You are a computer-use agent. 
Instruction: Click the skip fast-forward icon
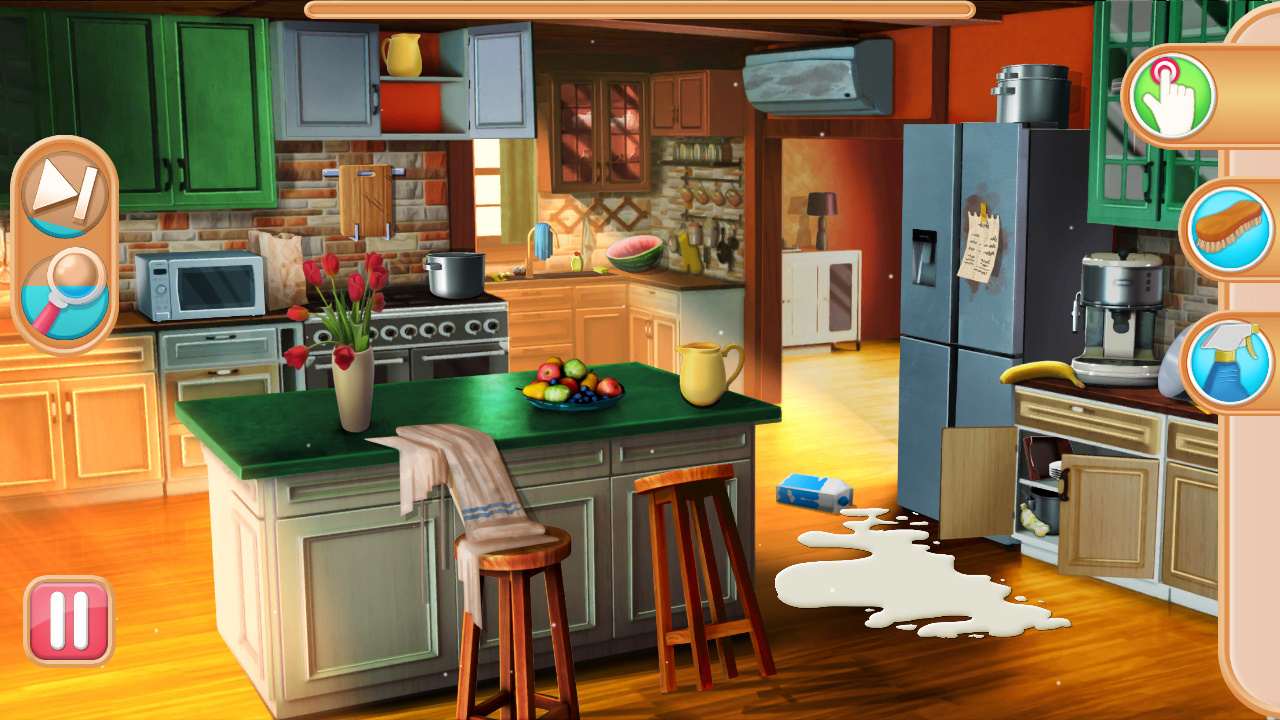(x=65, y=192)
